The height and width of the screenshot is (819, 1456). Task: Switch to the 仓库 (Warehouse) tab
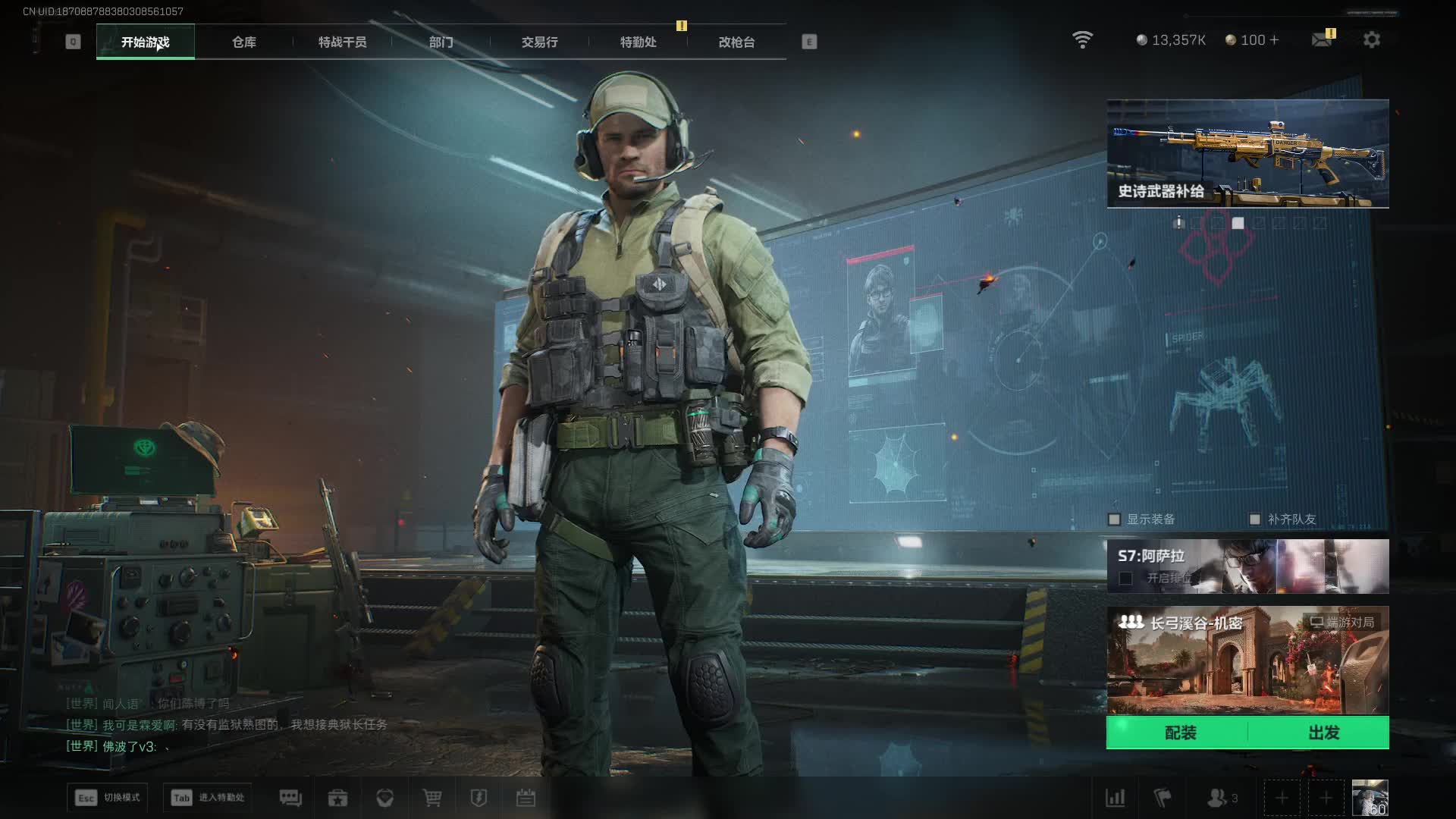pos(243,42)
